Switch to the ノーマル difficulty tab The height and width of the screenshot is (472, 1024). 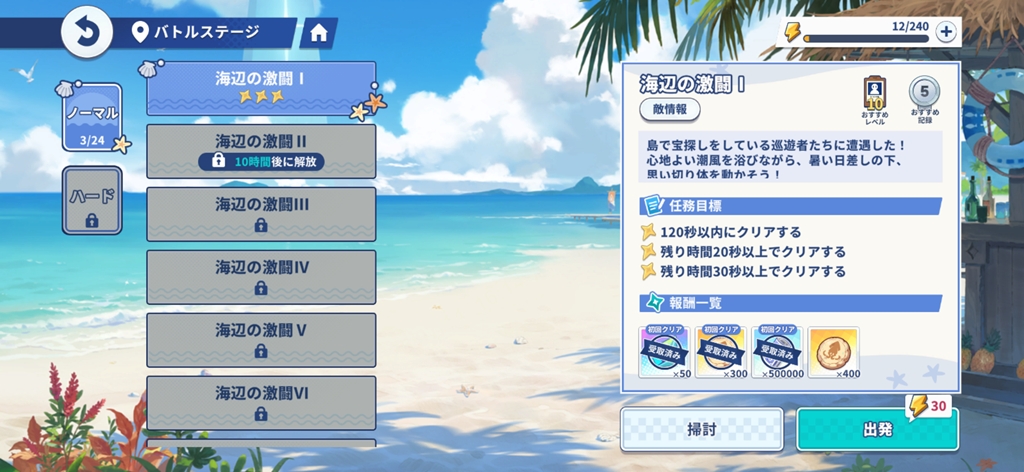[x=92, y=118]
